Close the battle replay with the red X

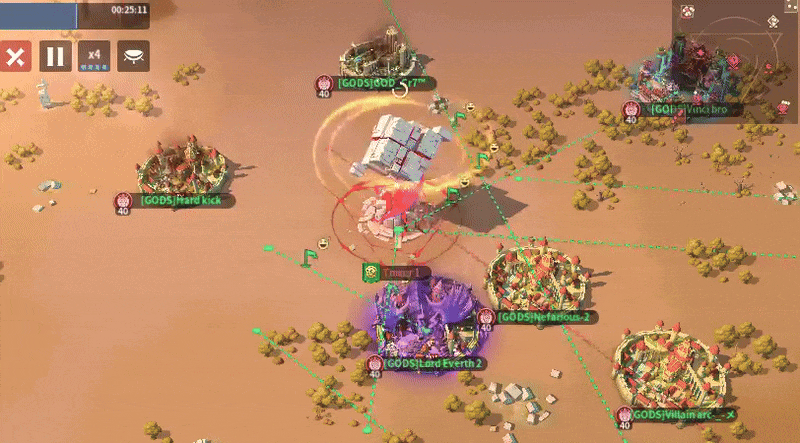(x=15, y=56)
